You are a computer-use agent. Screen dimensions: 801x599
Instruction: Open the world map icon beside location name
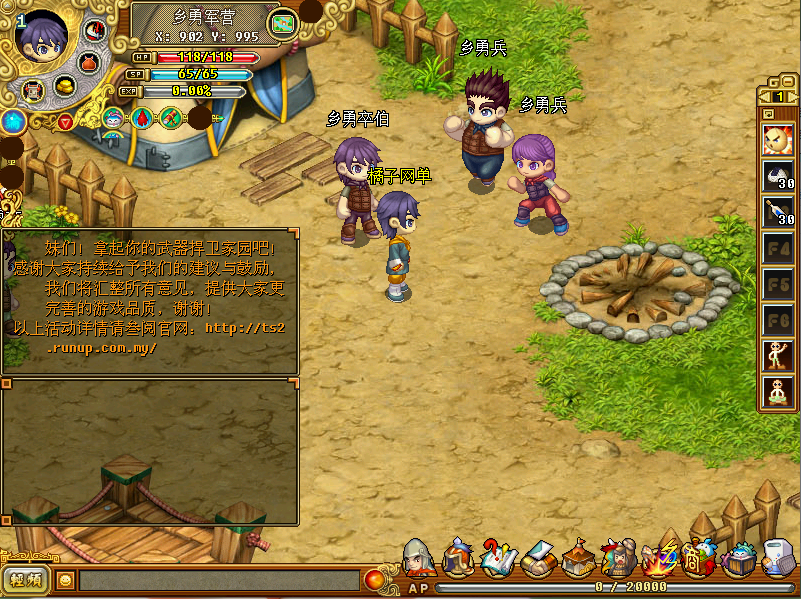284,22
